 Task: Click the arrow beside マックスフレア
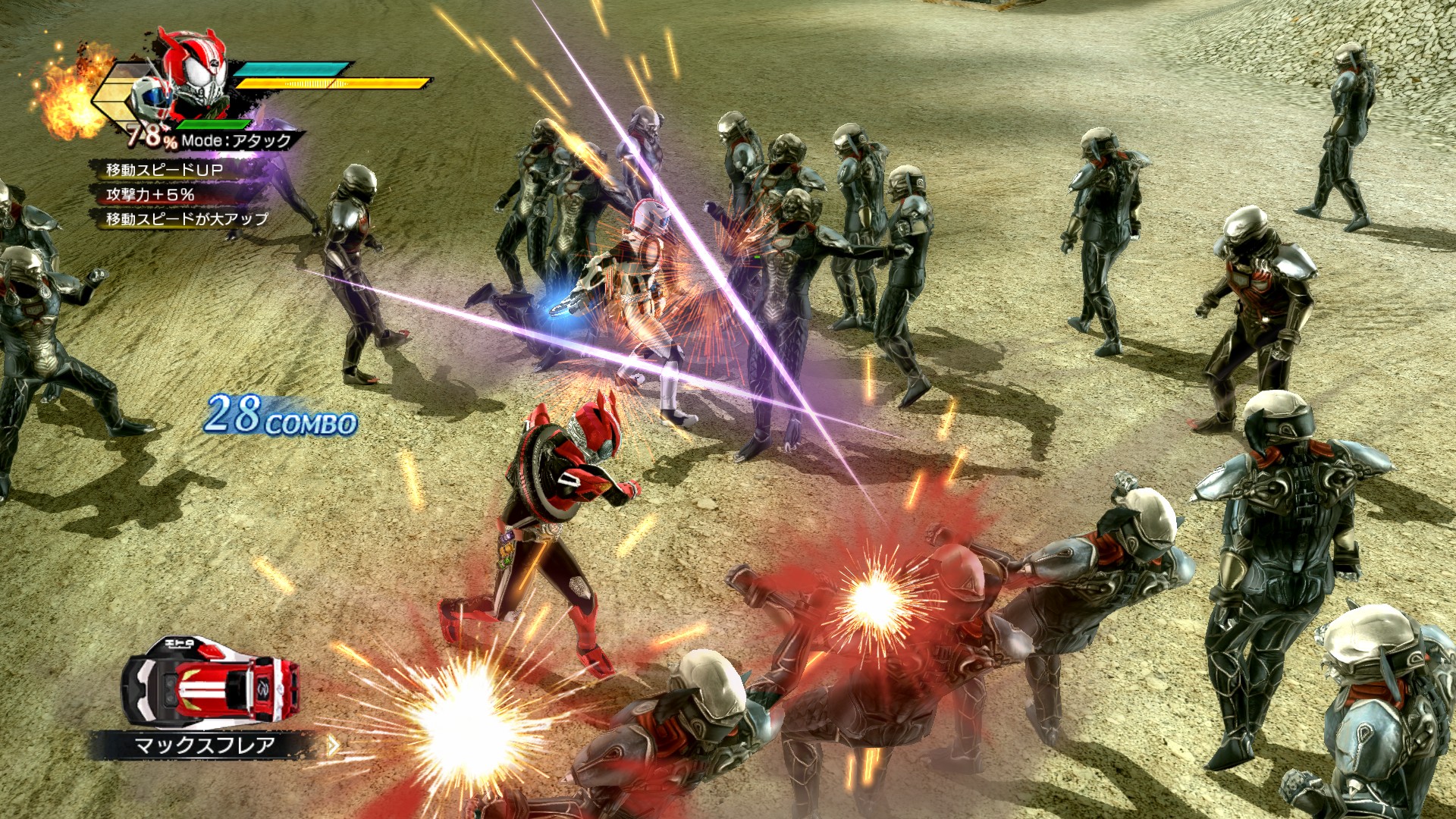pos(333,745)
